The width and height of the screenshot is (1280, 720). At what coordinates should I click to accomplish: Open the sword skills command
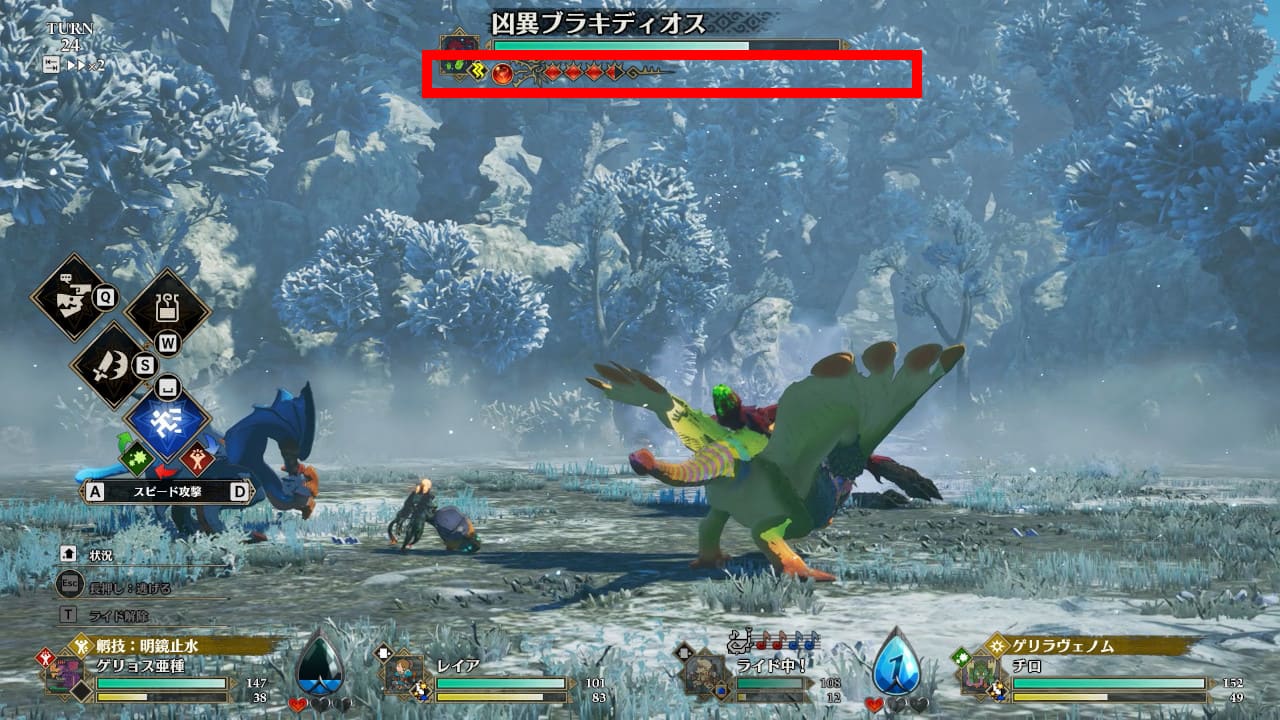pos(112,365)
